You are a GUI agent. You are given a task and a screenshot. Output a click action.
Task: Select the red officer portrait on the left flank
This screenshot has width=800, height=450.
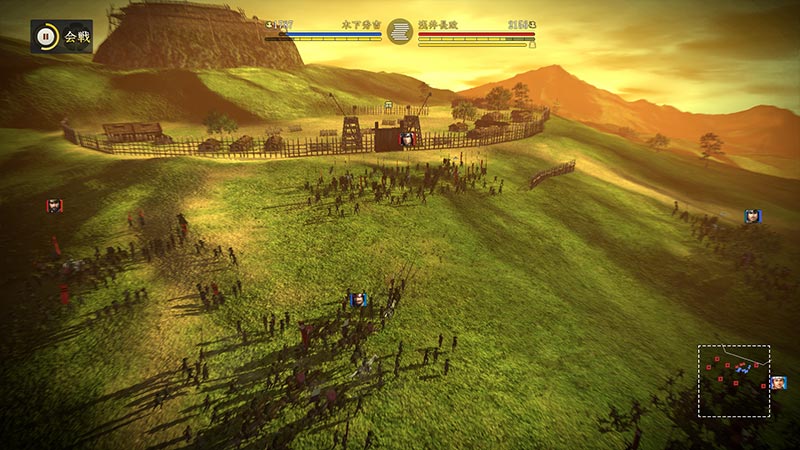click(x=54, y=205)
